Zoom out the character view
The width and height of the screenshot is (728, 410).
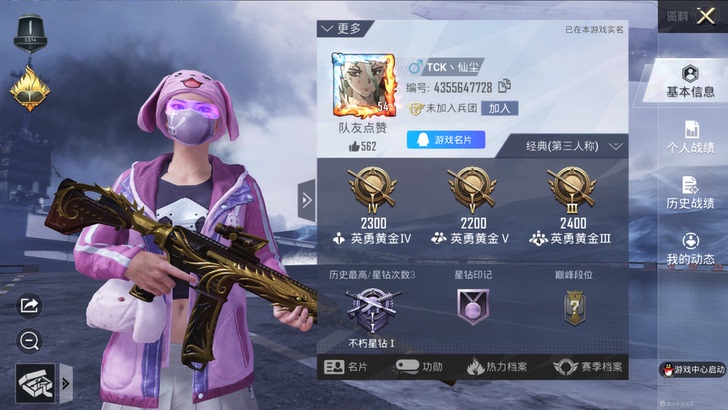[29, 341]
